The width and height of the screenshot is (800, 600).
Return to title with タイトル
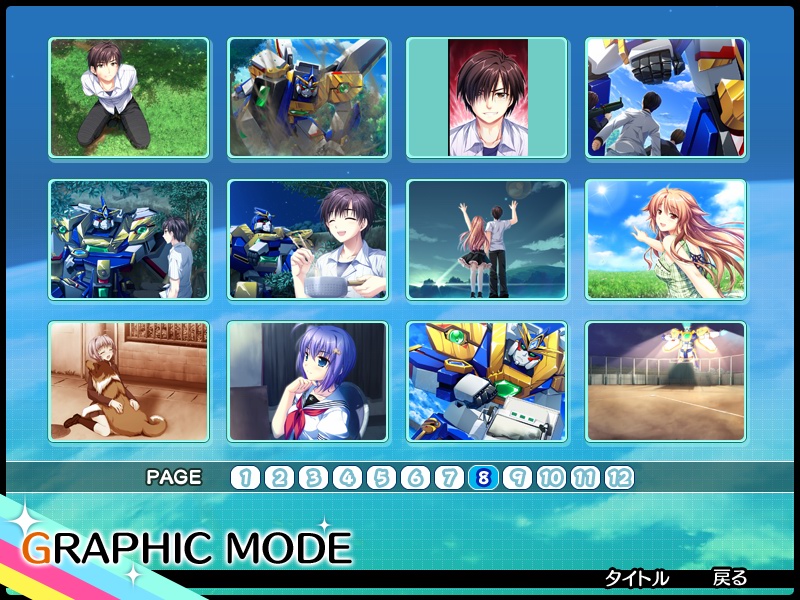coord(636,578)
